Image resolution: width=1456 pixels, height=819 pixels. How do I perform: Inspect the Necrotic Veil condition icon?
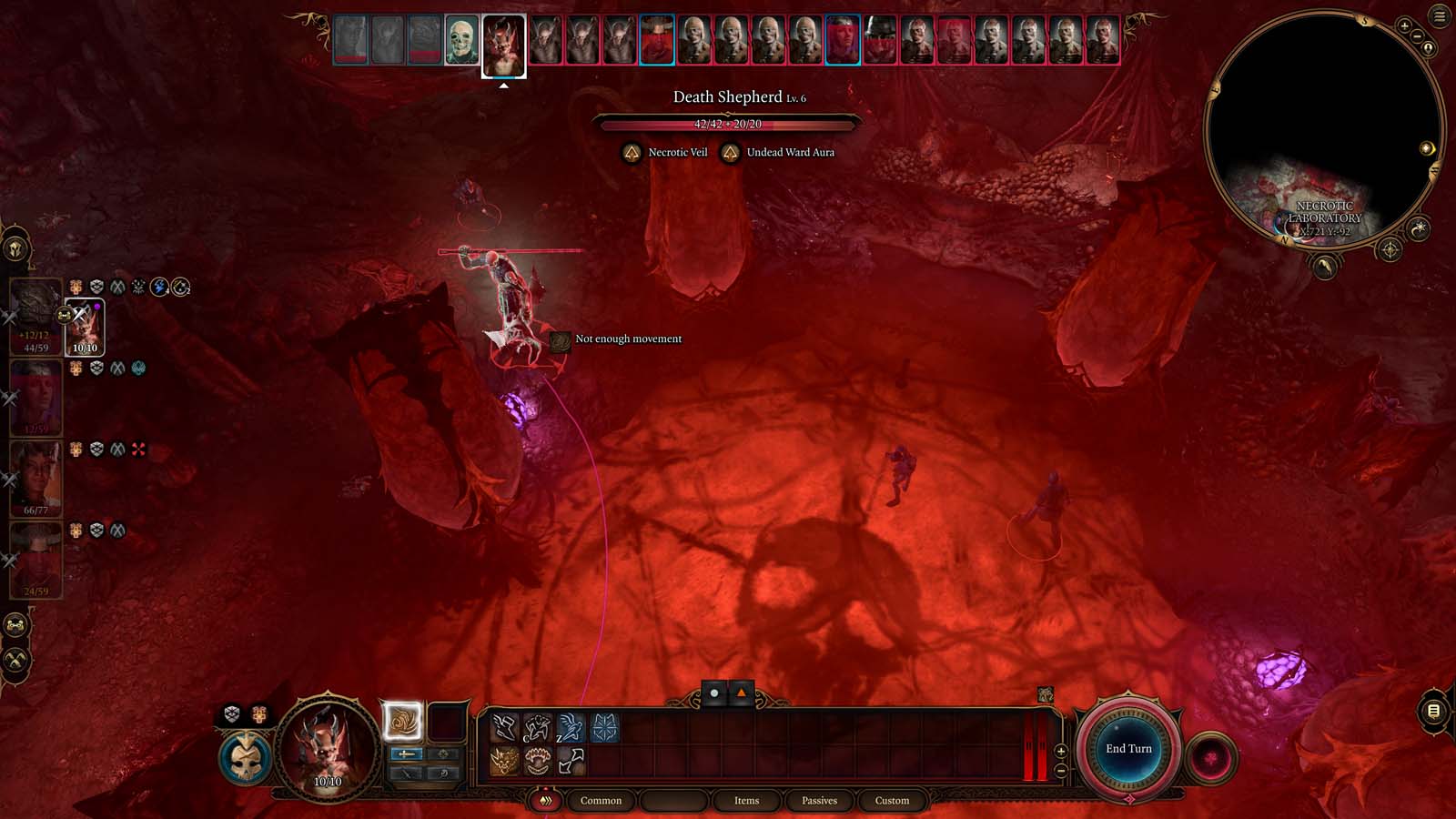[631, 152]
